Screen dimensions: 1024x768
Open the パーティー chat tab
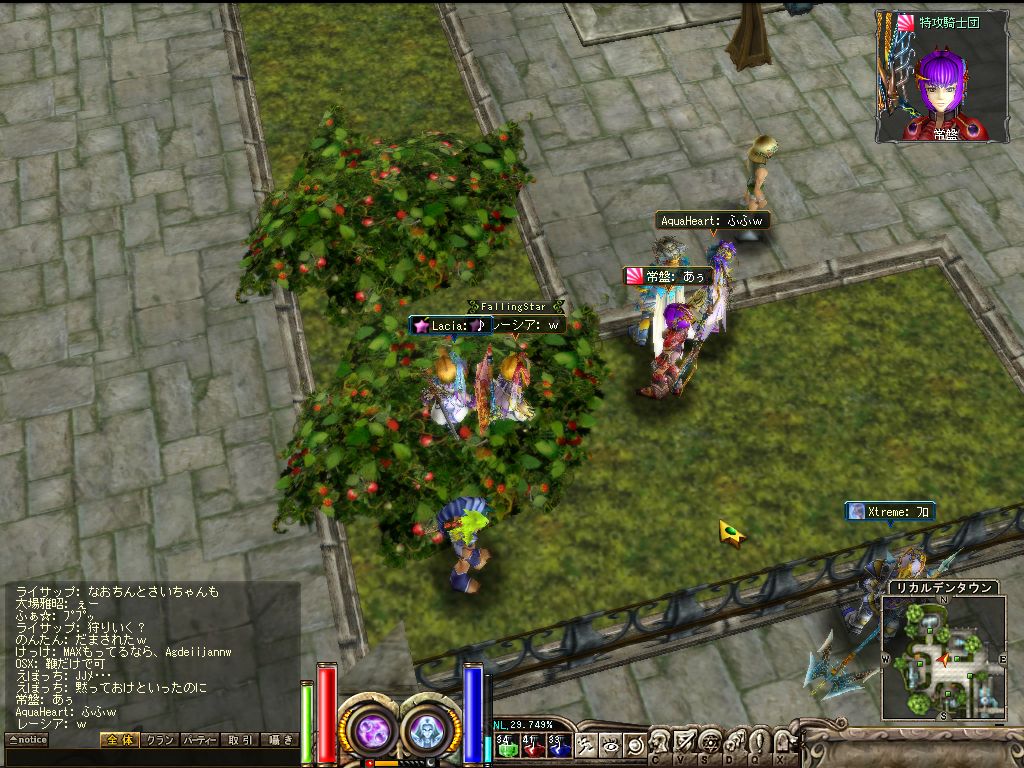coord(199,740)
